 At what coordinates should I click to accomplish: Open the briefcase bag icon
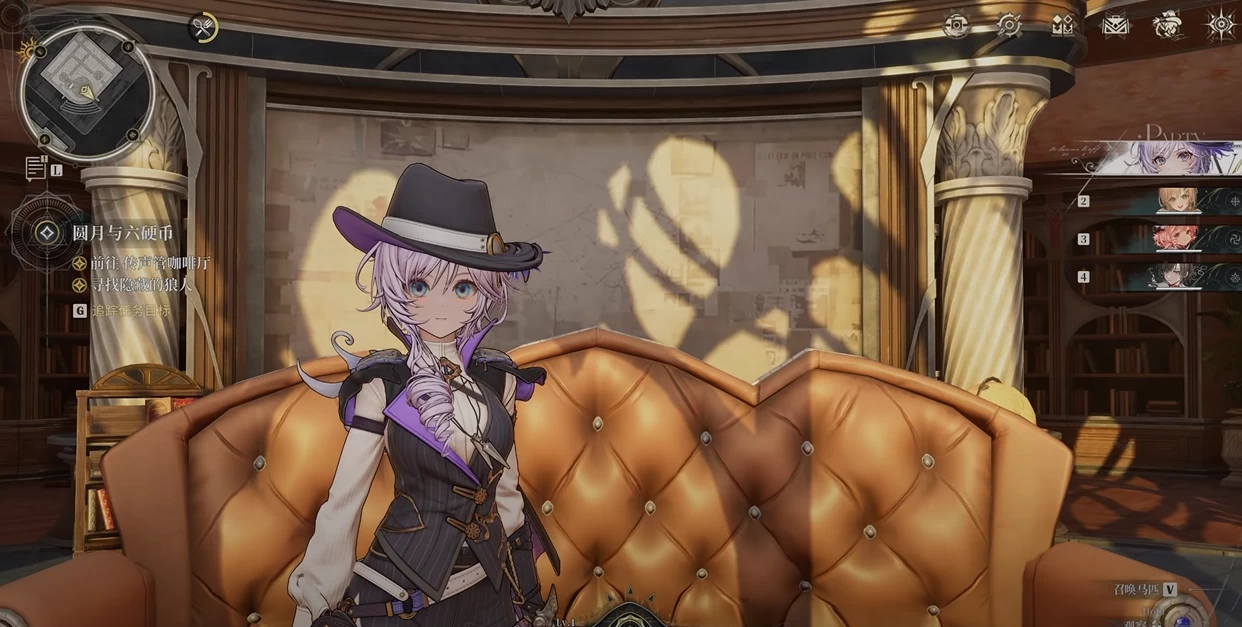[x=1115, y=25]
